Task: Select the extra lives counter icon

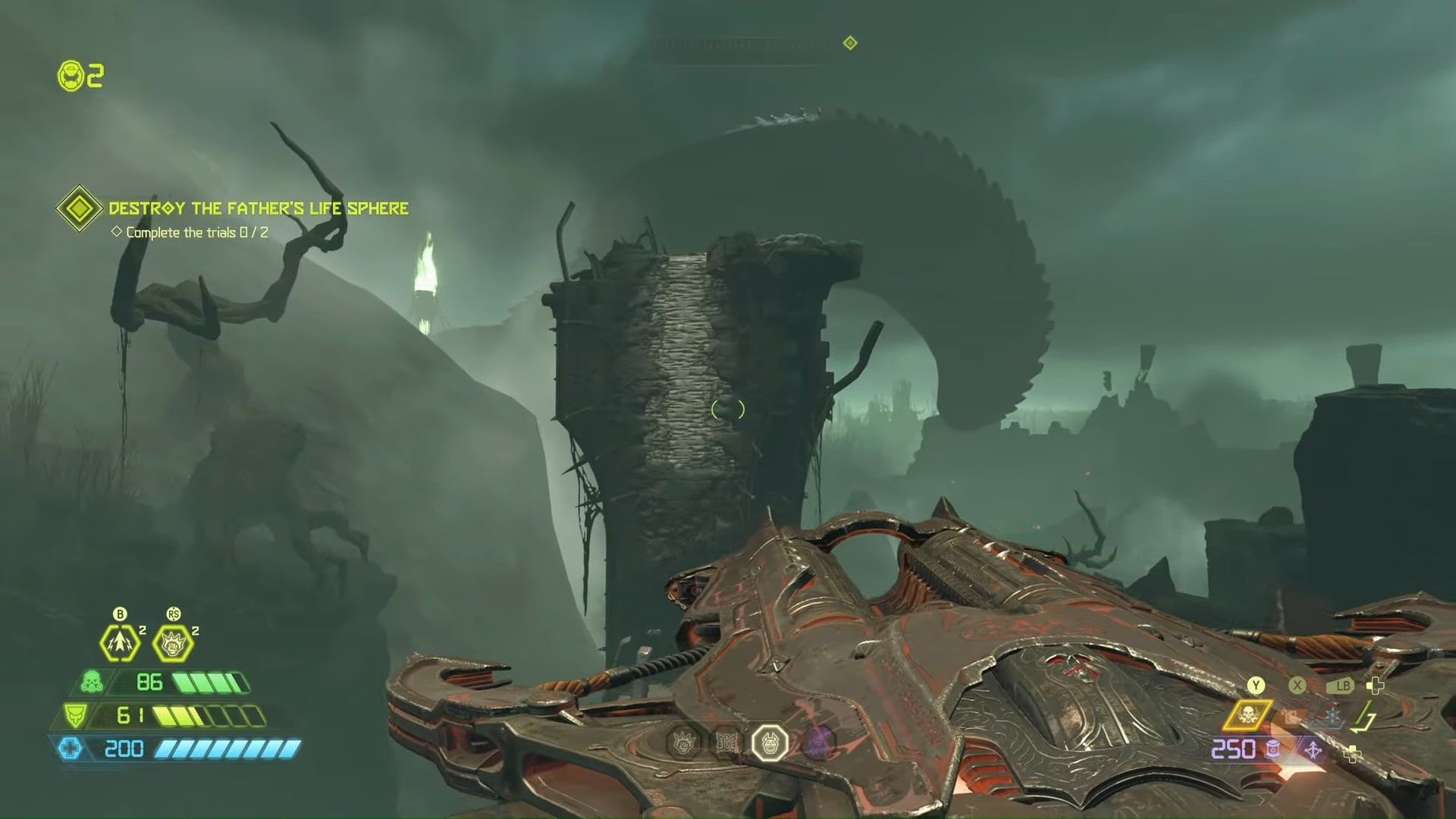Action: click(70, 76)
